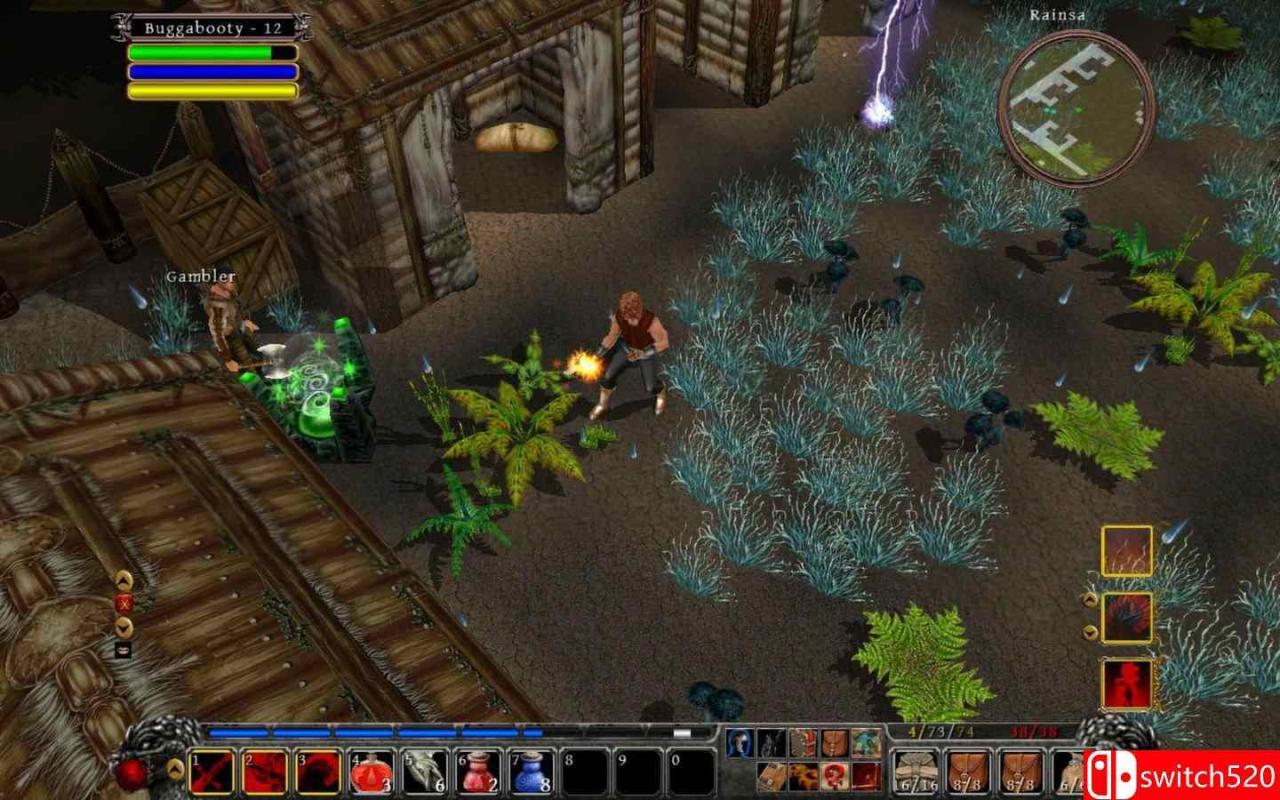Use the blue mana potion in slot 7
This screenshot has height=800, width=1280.
tap(531, 772)
